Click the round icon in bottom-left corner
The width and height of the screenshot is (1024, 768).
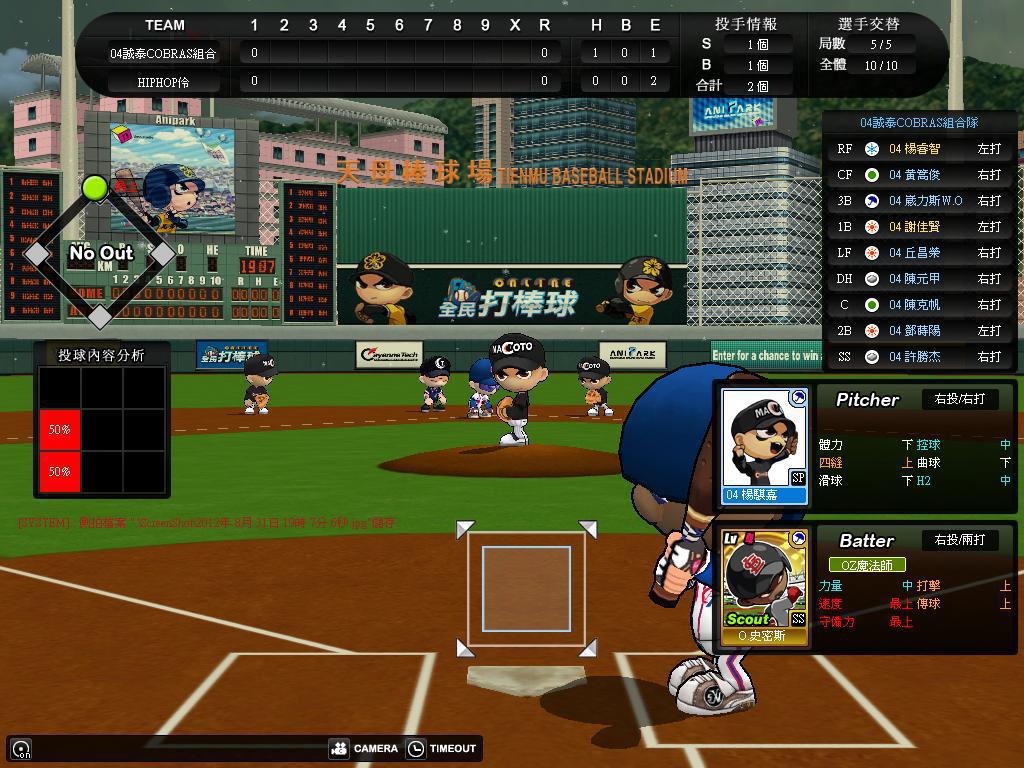tap(21, 748)
